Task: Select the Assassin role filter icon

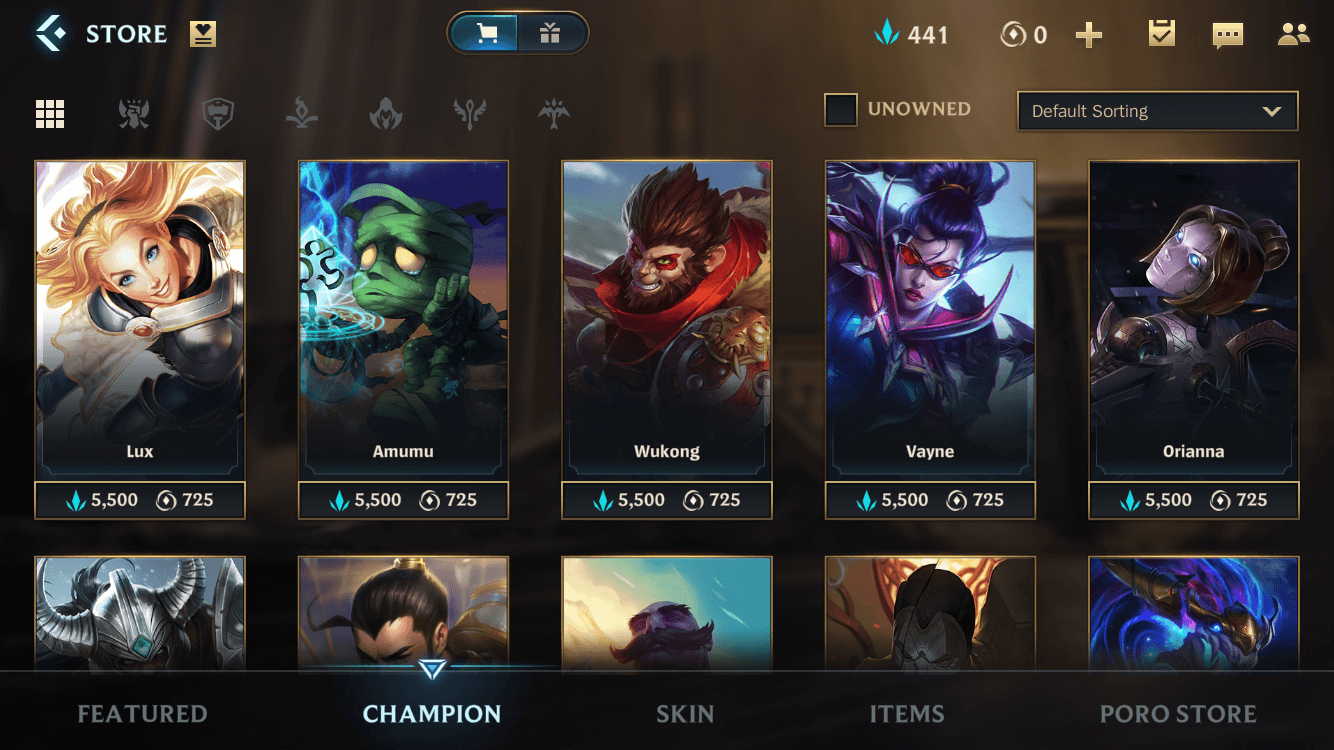Action: [x=385, y=113]
